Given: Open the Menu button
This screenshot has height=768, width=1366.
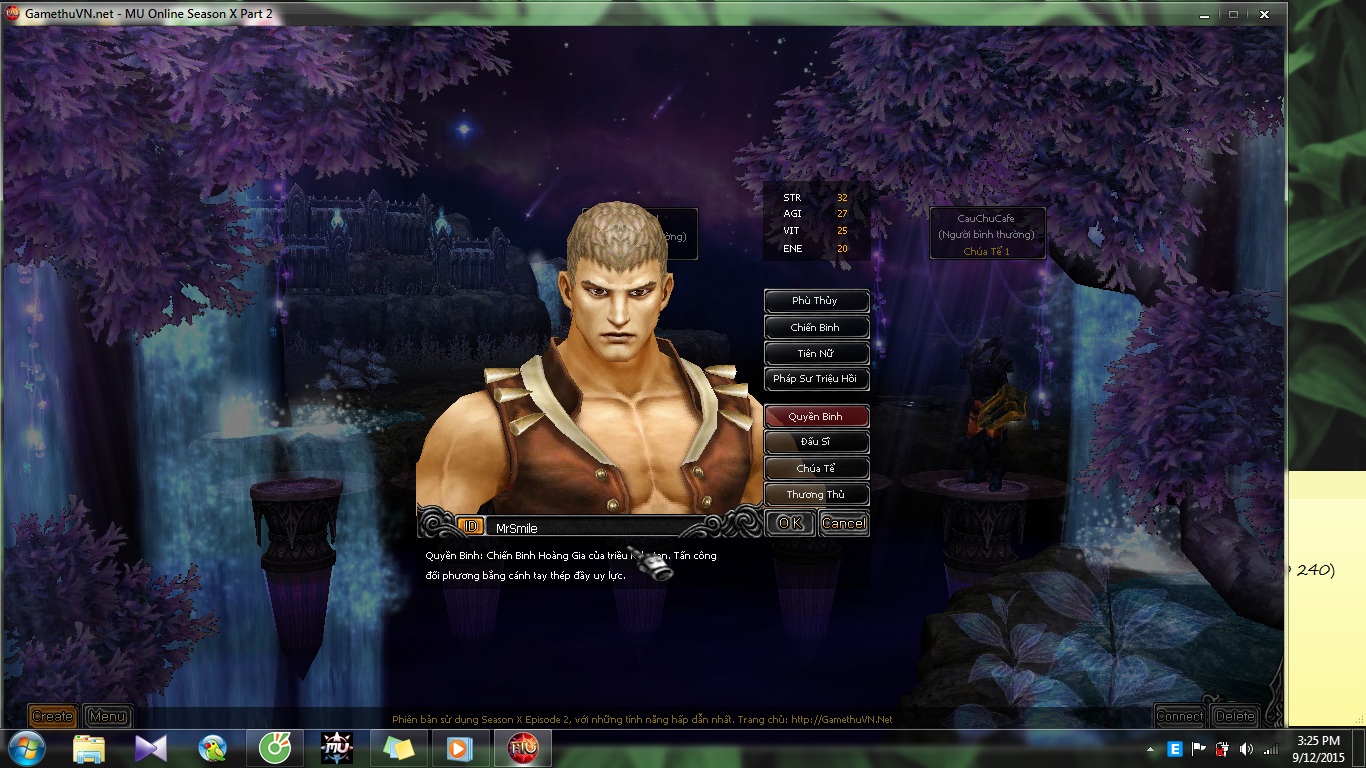Looking at the screenshot, I should (x=107, y=716).
